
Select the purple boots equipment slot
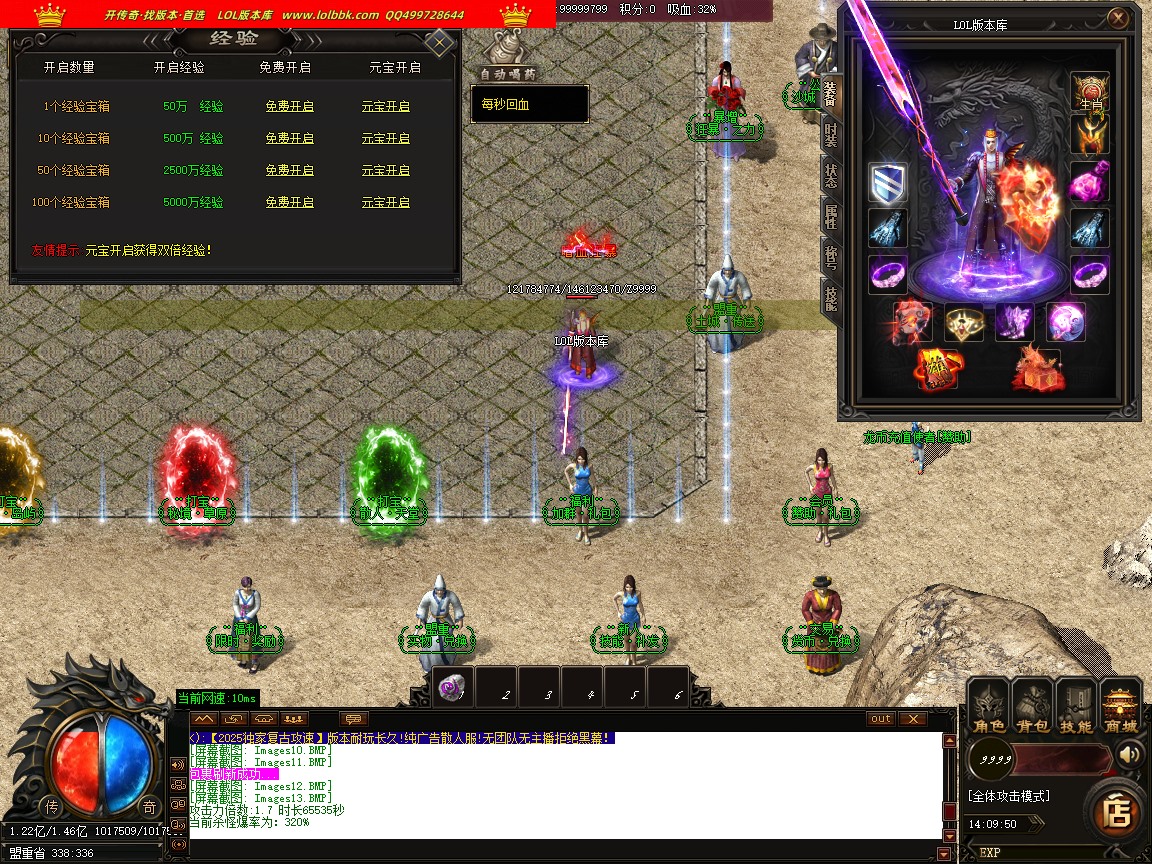[x=1013, y=322]
